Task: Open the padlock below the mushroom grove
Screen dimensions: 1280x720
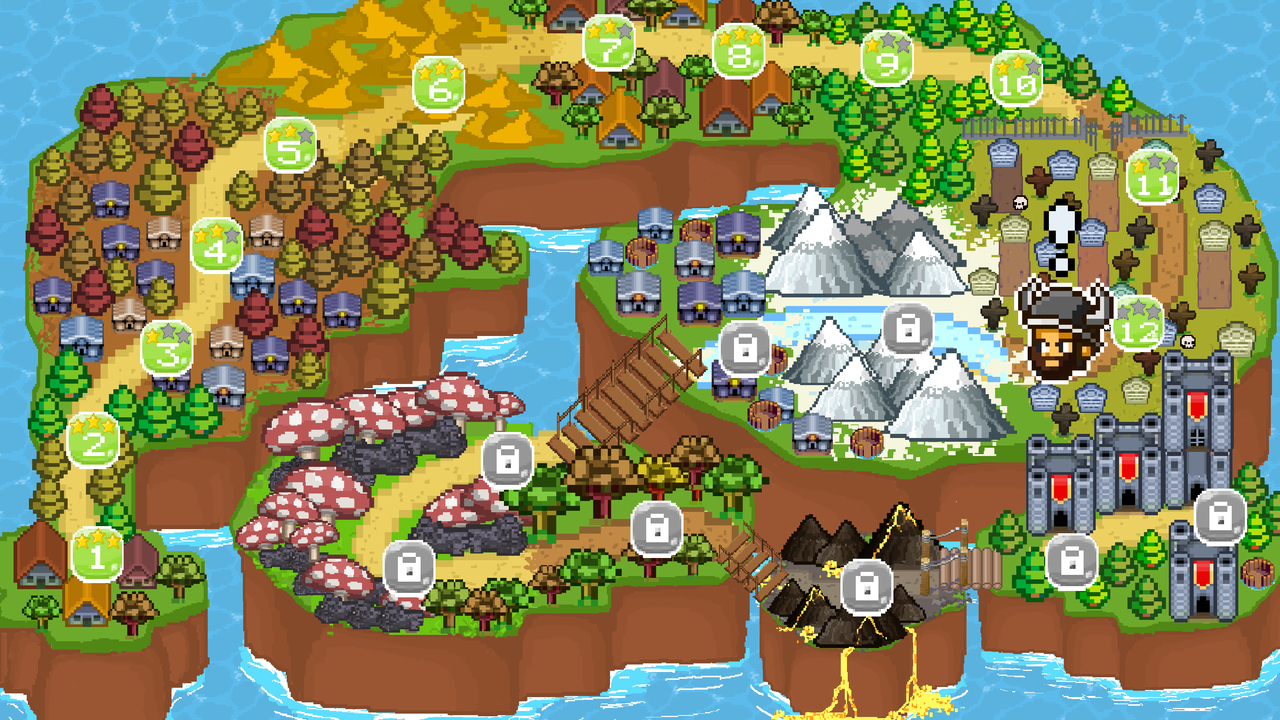Action: coord(408,568)
